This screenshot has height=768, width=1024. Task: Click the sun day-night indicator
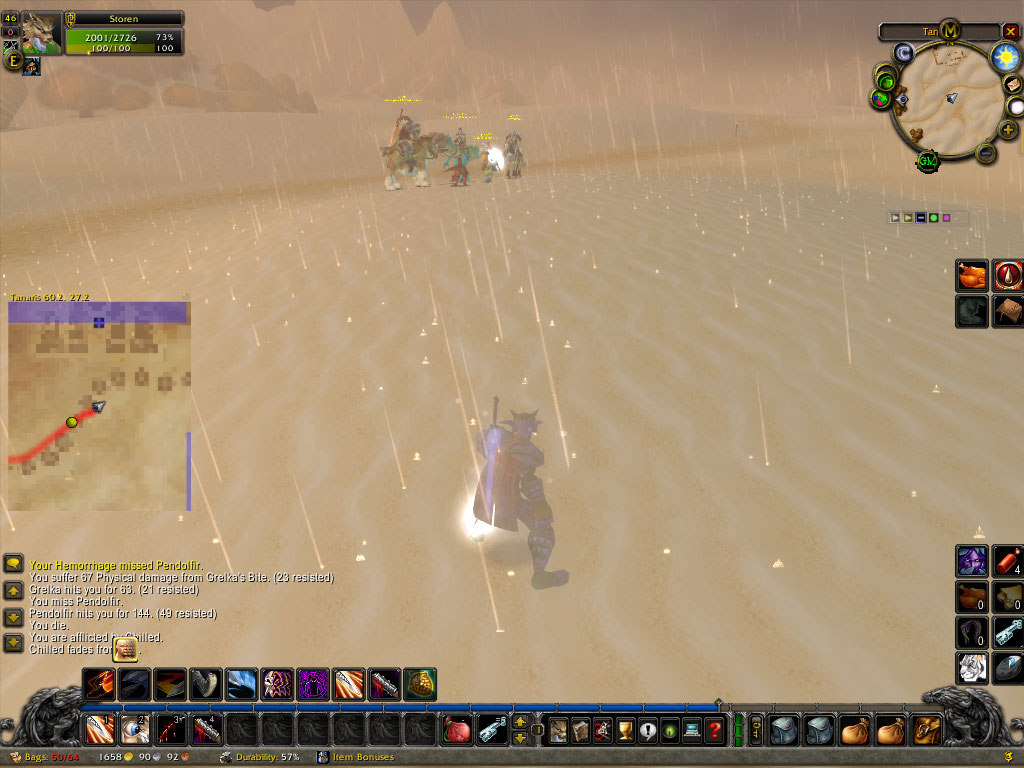[x=1005, y=57]
